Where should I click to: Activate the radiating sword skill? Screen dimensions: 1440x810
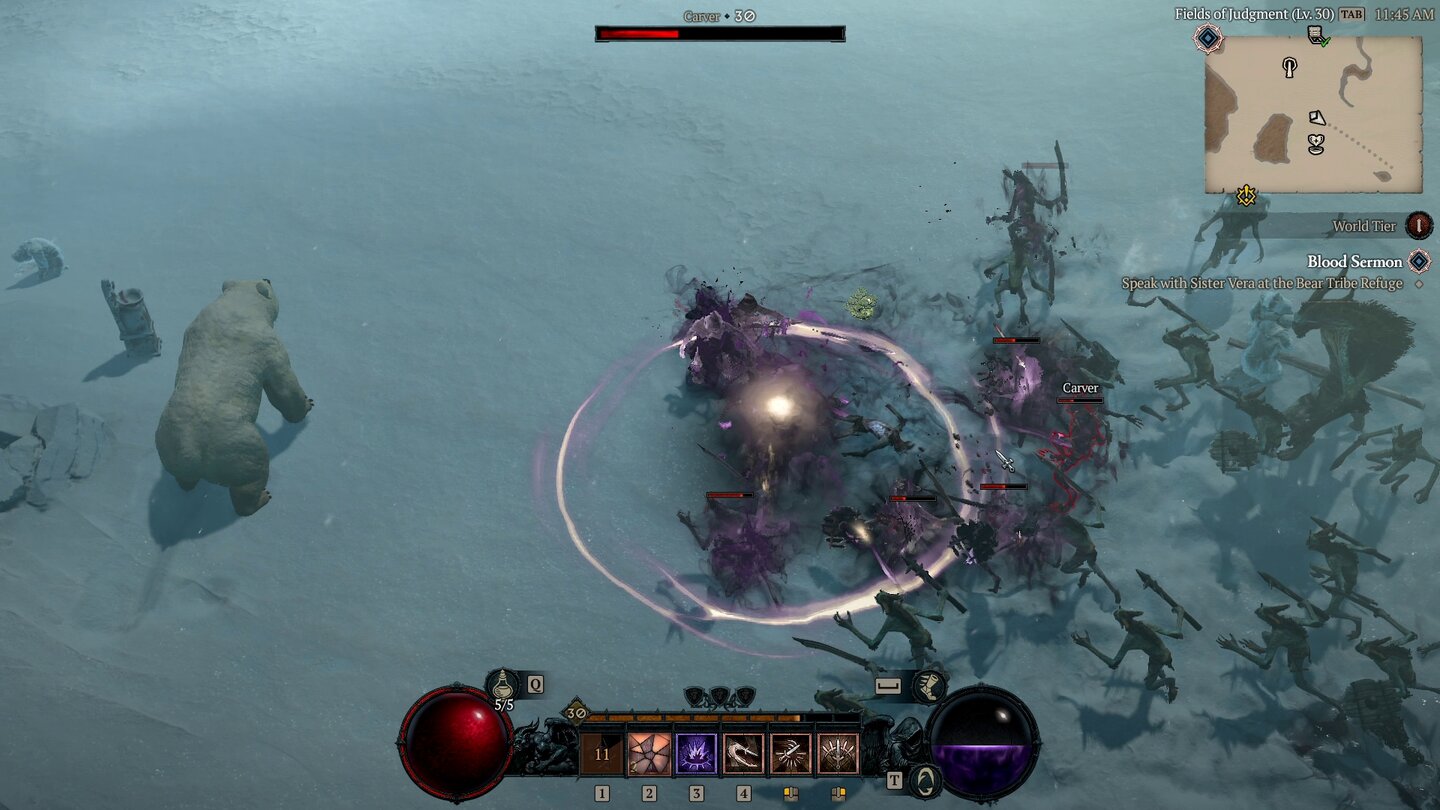pyautogui.click(x=838, y=755)
